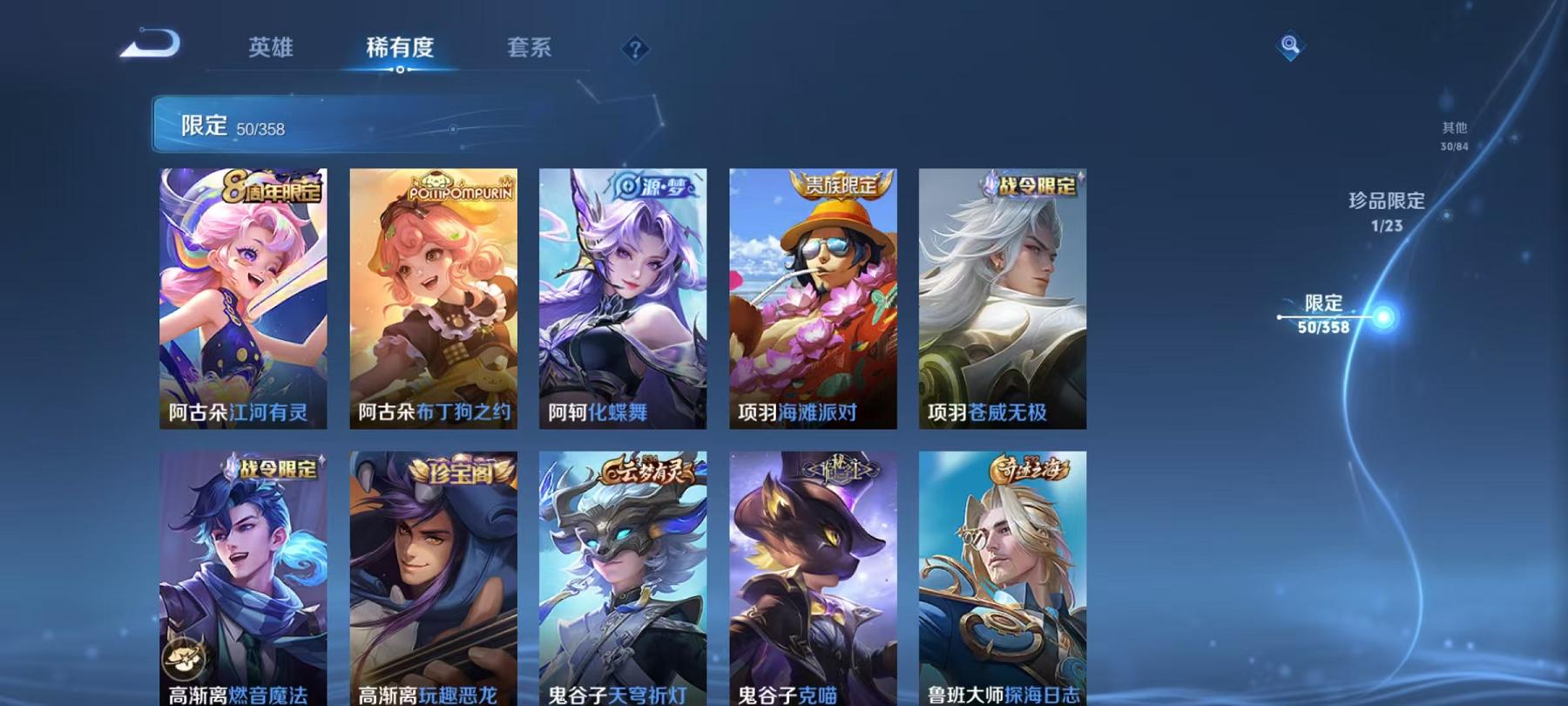Viewport: 1568px width, 706px height.
Task: Switch to the 套系 tab
Action: [531, 50]
